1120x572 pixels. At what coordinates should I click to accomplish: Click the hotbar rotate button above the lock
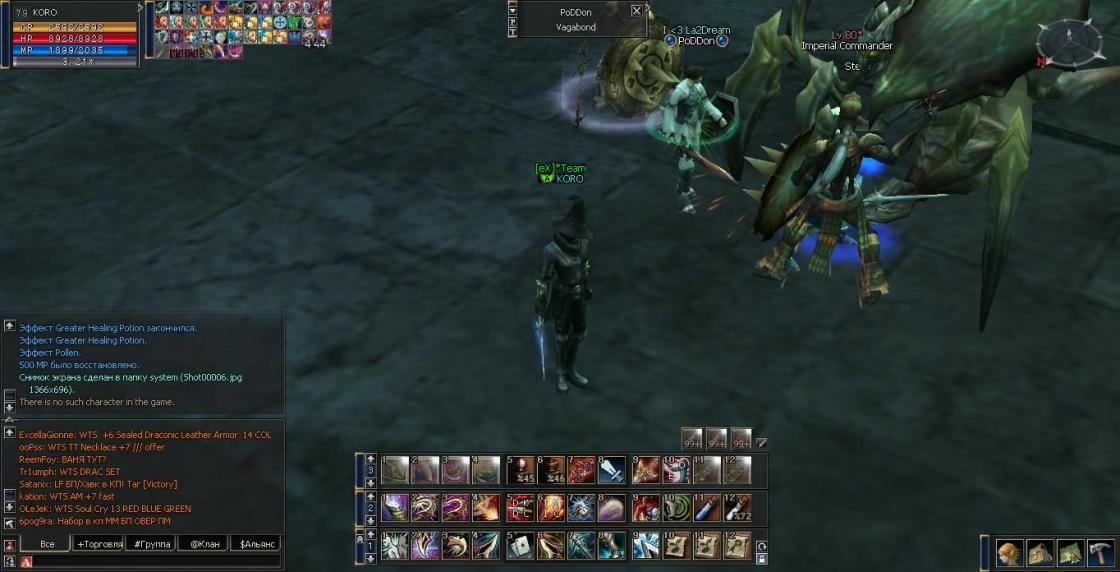(x=762, y=546)
